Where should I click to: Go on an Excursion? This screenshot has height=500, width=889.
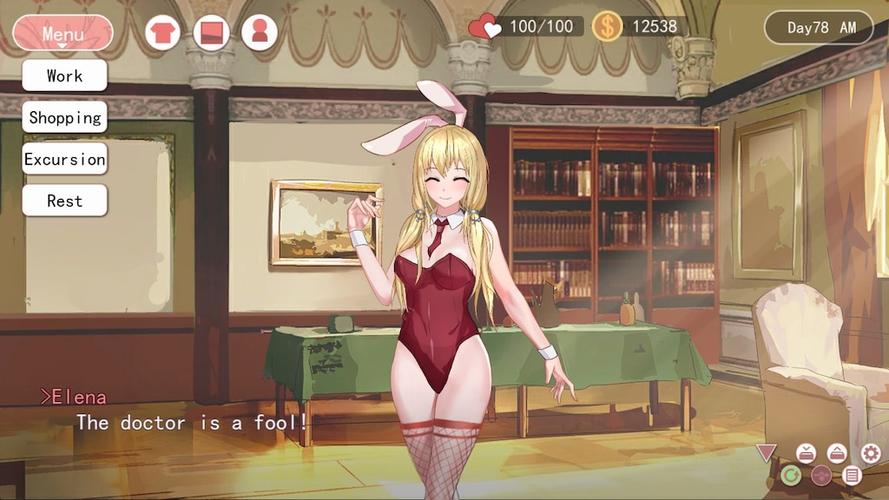pos(65,159)
